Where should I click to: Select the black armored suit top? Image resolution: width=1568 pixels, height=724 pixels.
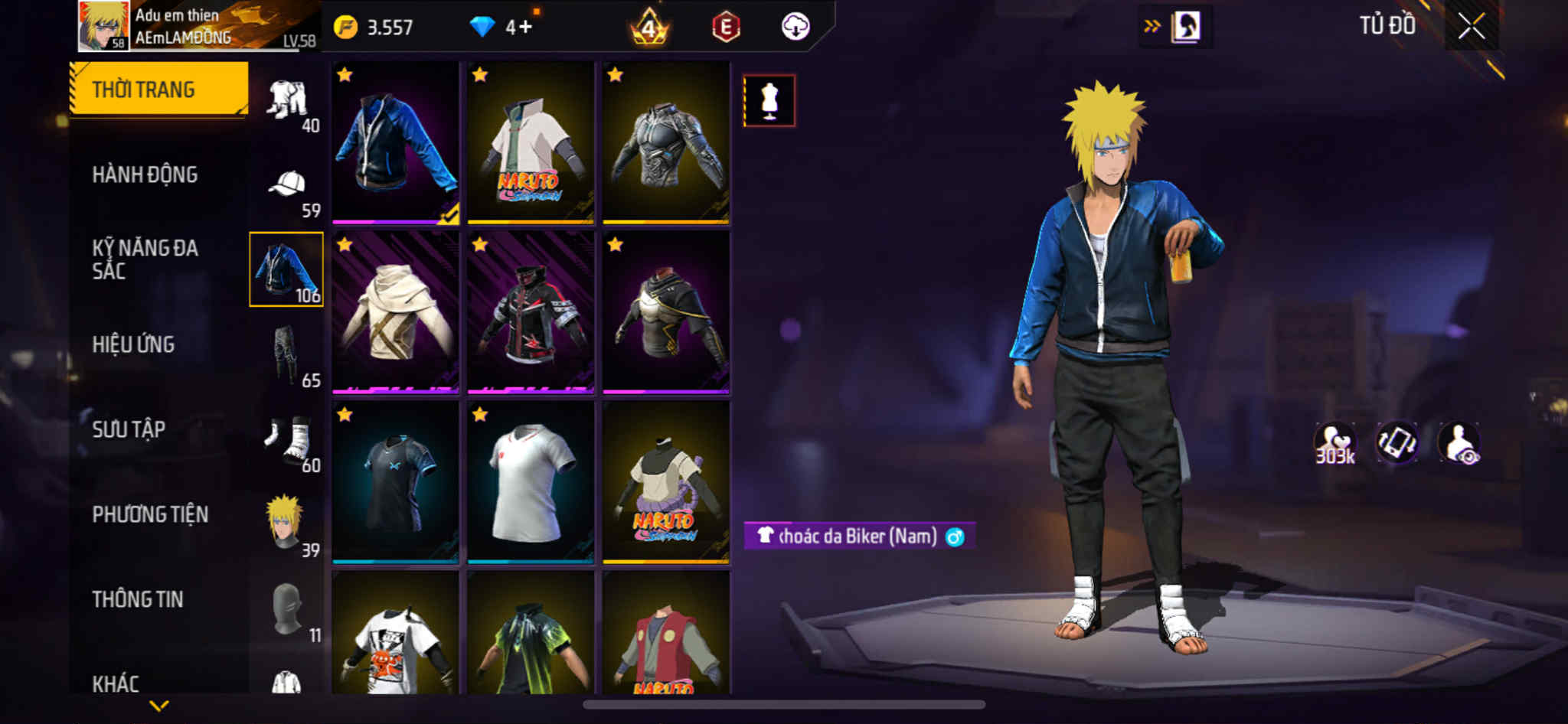coord(666,143)
